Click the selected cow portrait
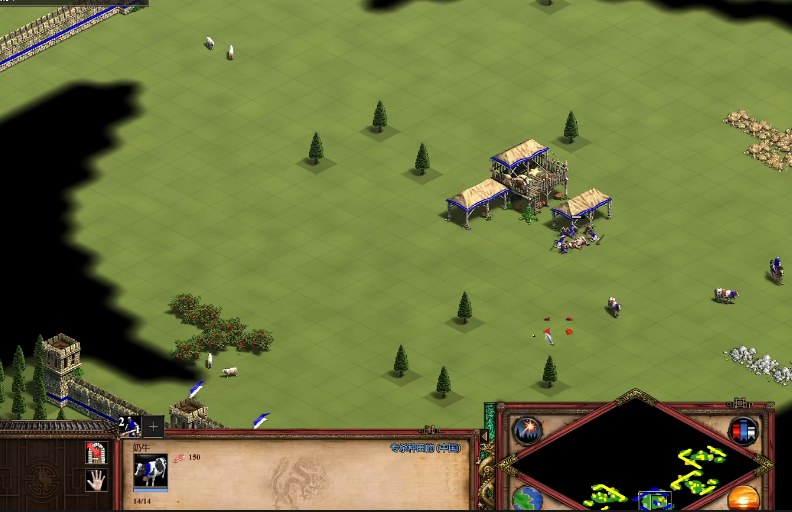Screen dimensions: 792x512 150,471
